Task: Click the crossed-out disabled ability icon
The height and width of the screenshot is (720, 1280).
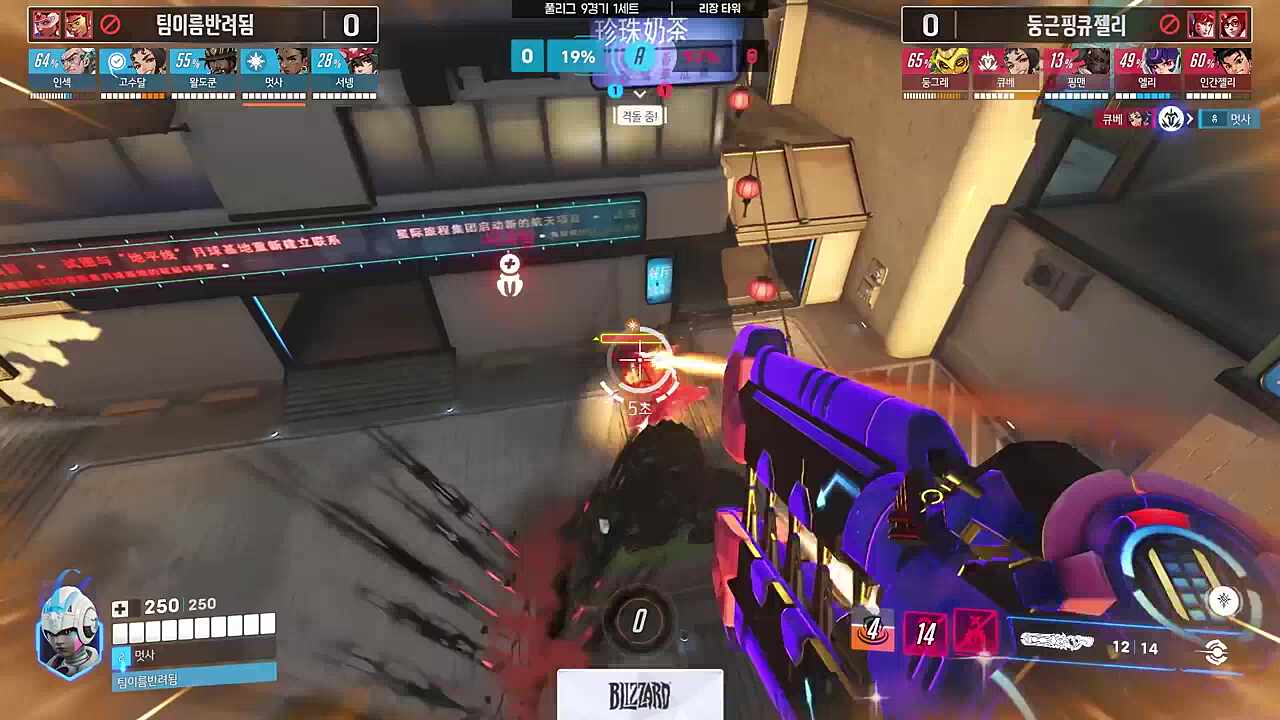Action: click(975, 632)
